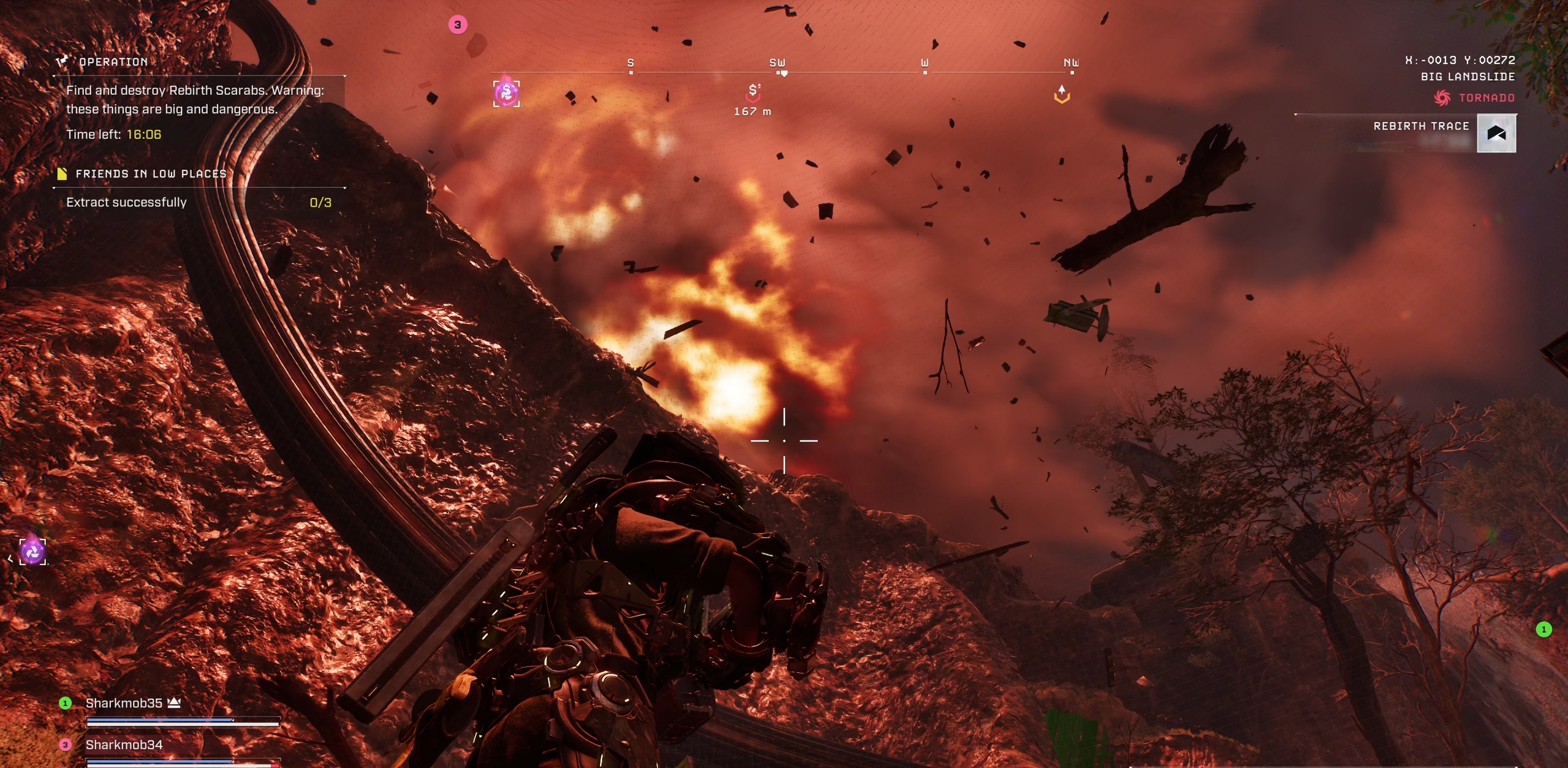Screen dimensions: 1568x768
Task: Select the Rebirth Trace ability icon
Action: click(x=1496, y=133)
